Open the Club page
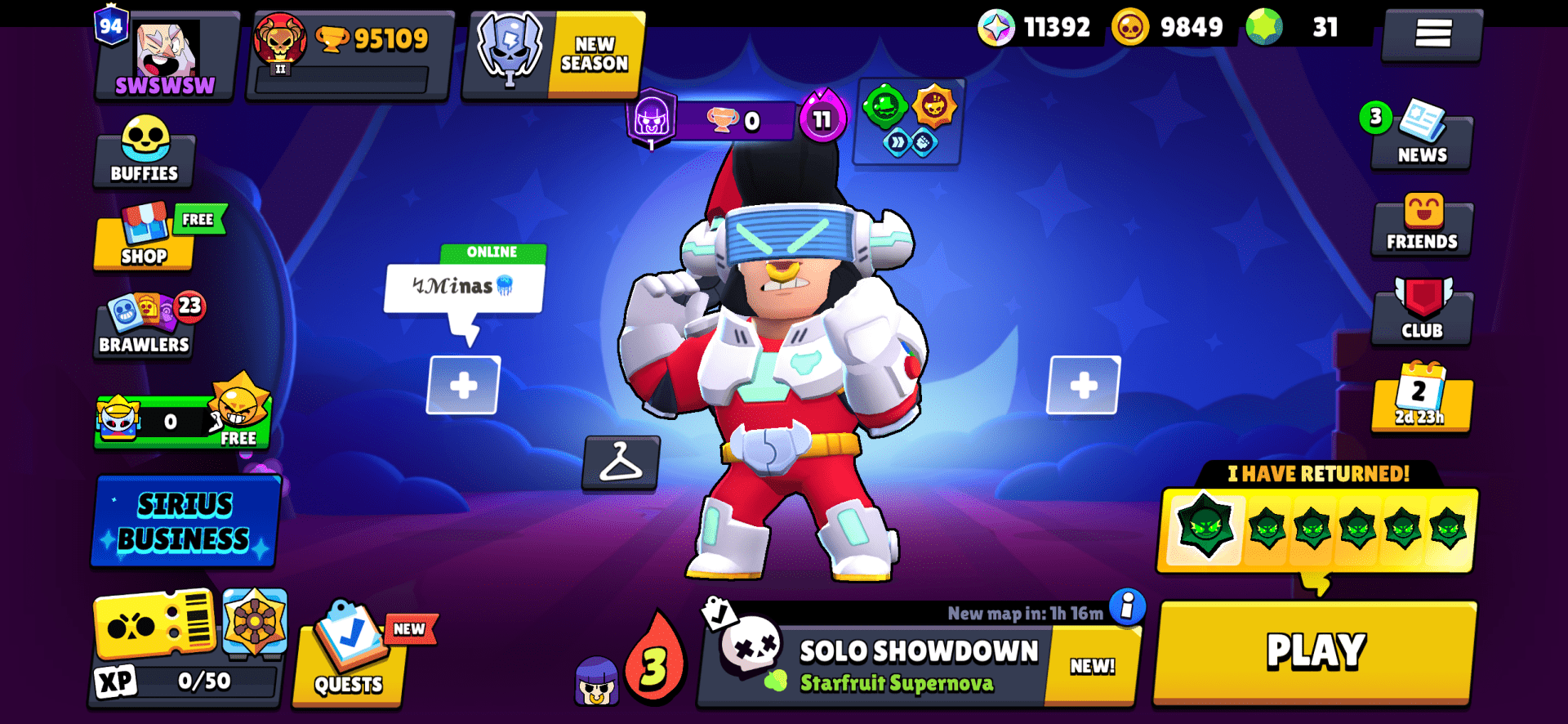Screen dimensions: 1568x724 (1422, 311)
